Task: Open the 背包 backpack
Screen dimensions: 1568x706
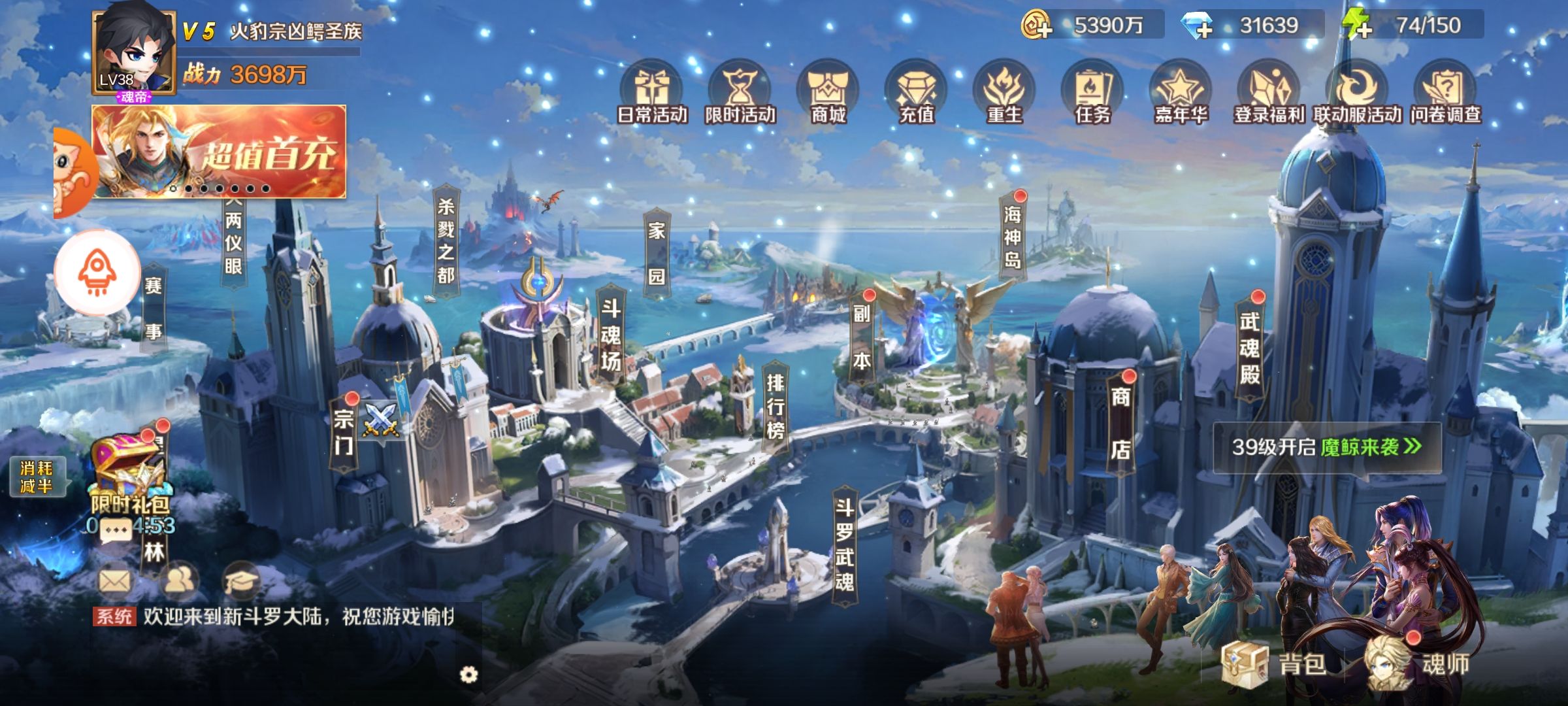Action: pyautogui.click(x=1274, y=664)
